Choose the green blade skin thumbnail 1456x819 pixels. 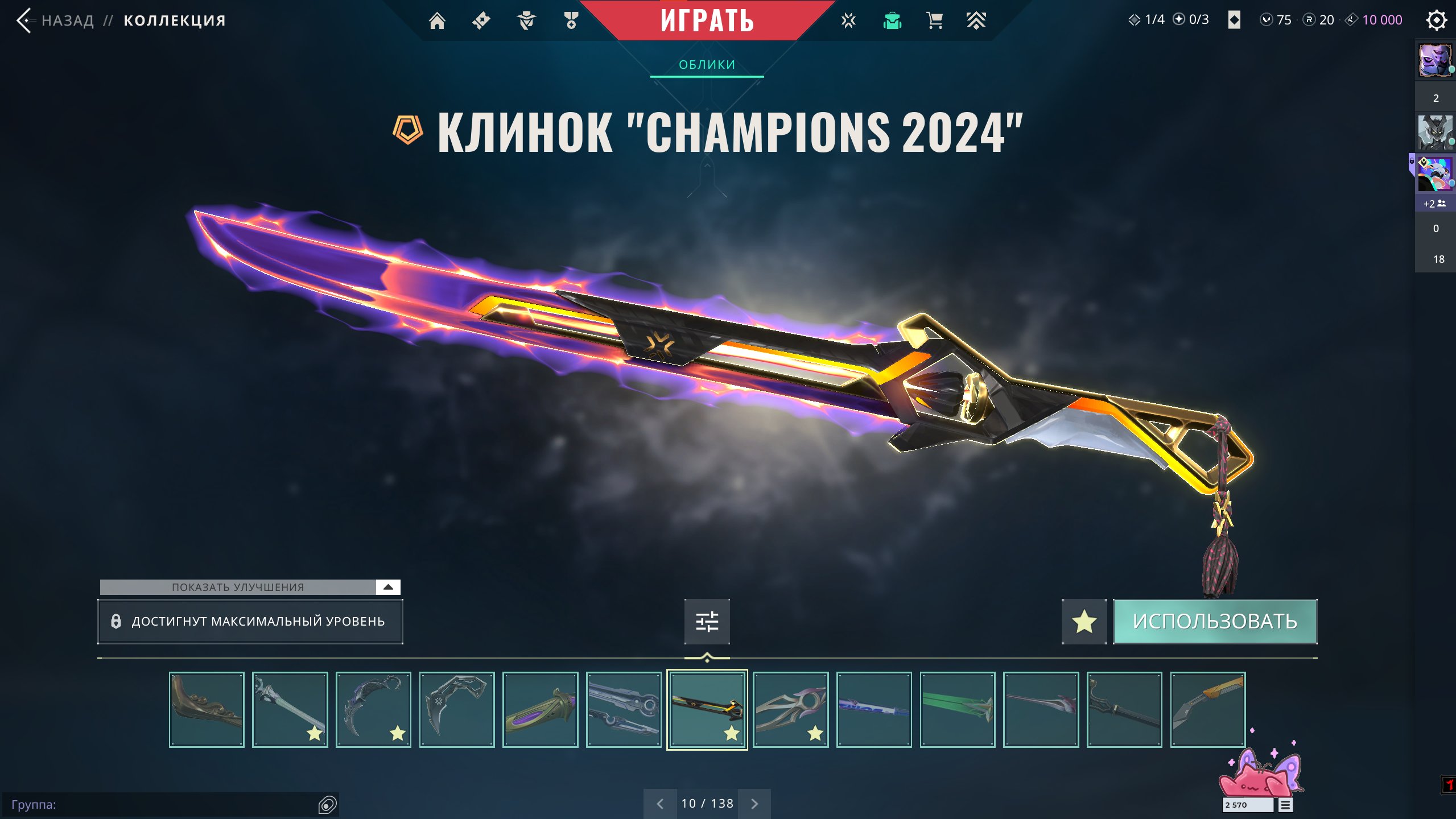[958, 709]
